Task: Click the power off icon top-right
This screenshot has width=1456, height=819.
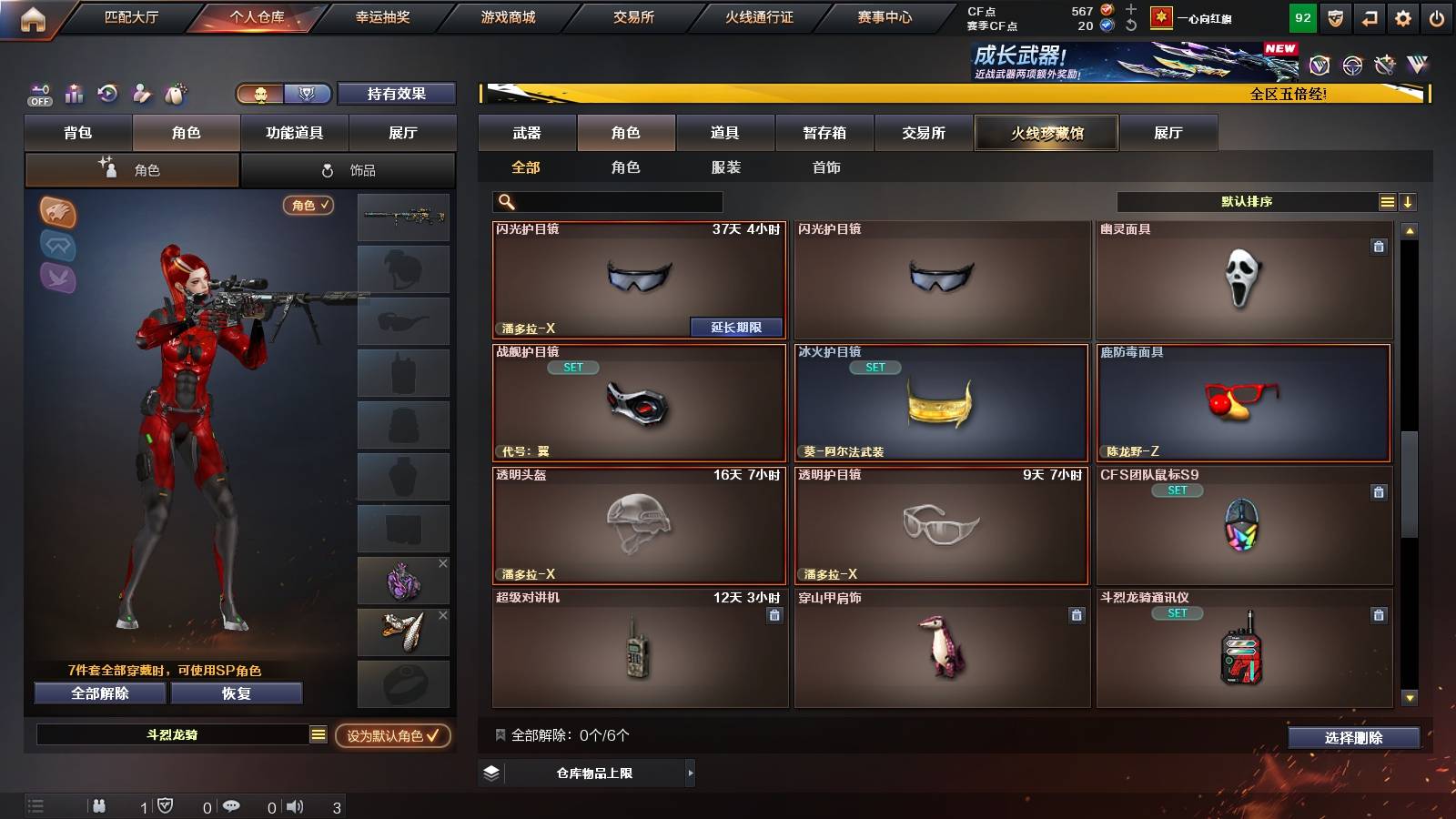Action: (x=1438, y=16)
